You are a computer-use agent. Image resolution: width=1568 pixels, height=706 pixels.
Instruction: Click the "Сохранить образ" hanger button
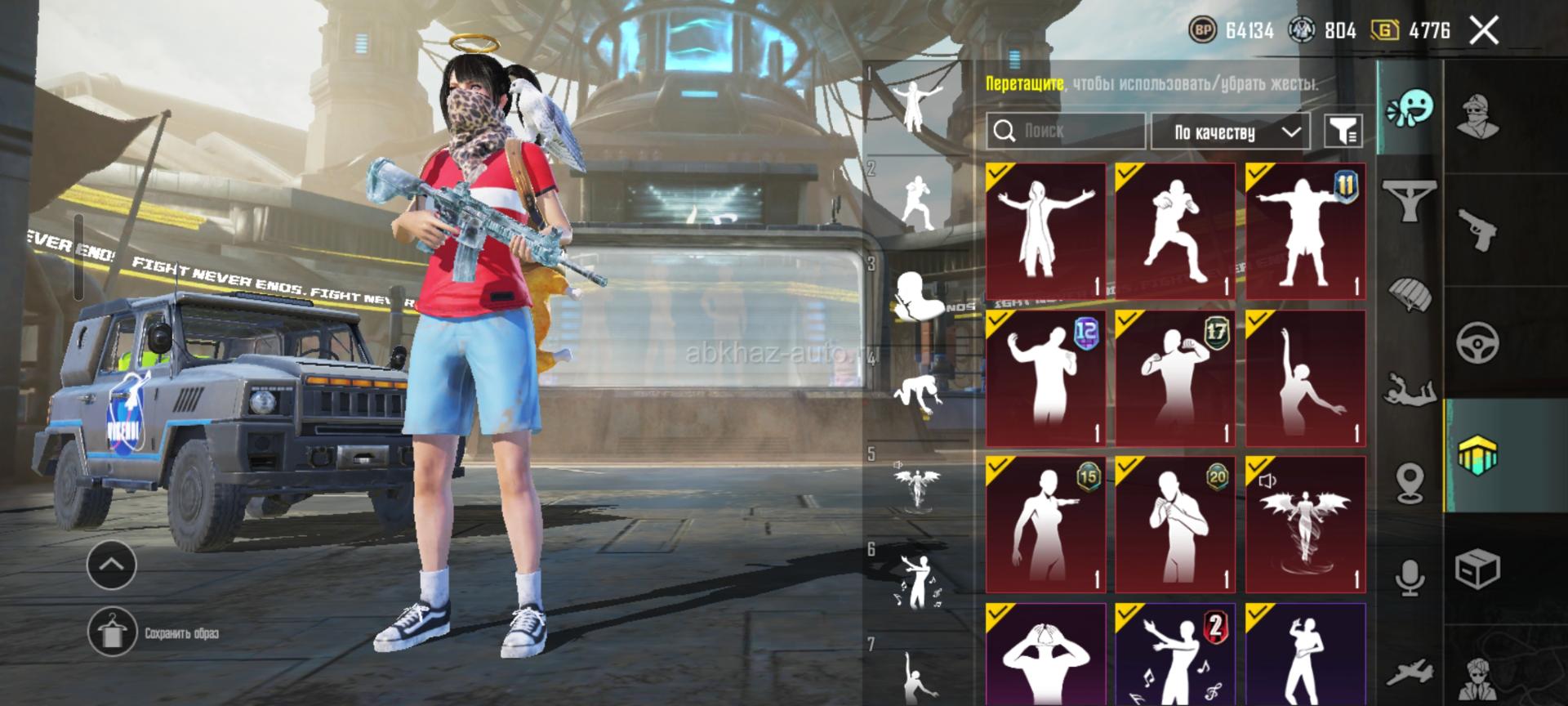112,632
